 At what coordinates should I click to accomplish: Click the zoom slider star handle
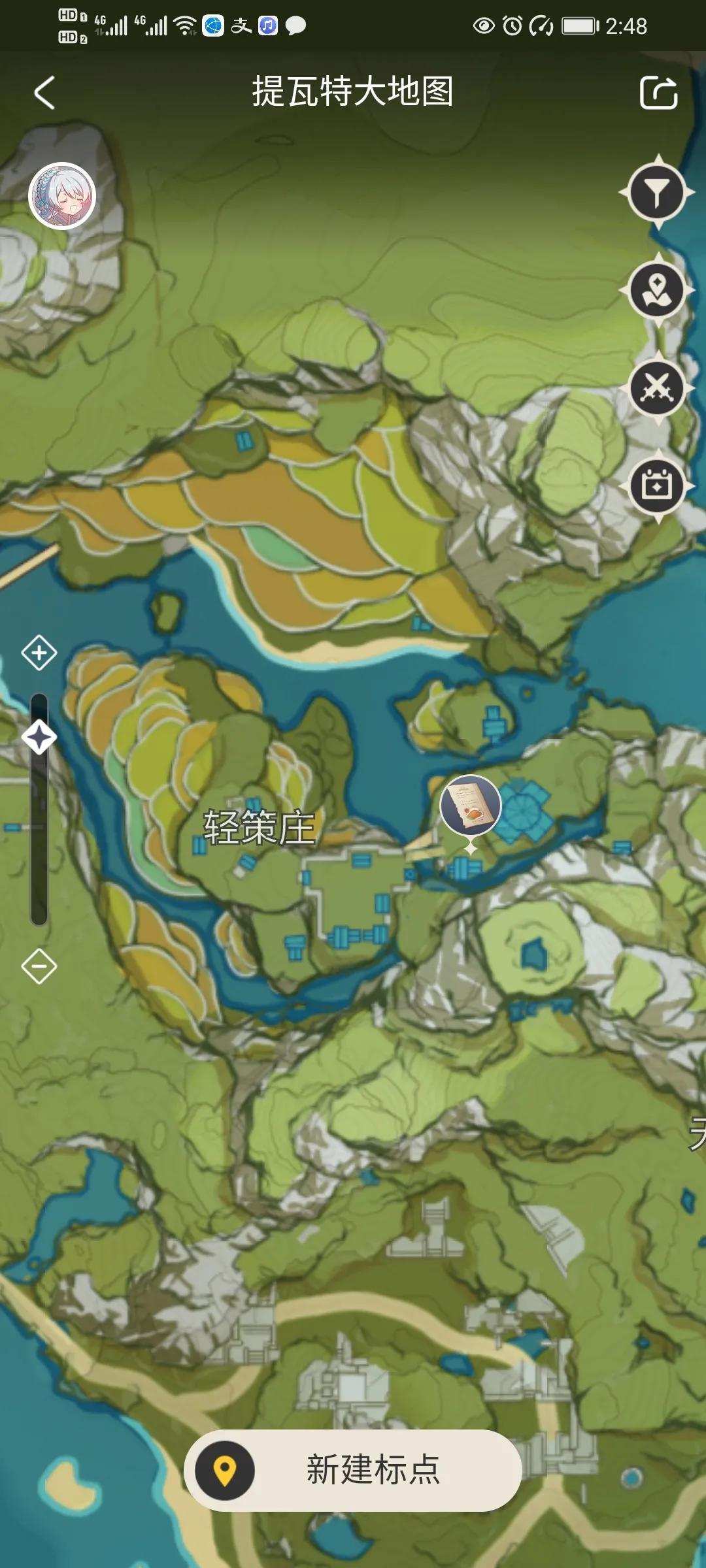39,738
